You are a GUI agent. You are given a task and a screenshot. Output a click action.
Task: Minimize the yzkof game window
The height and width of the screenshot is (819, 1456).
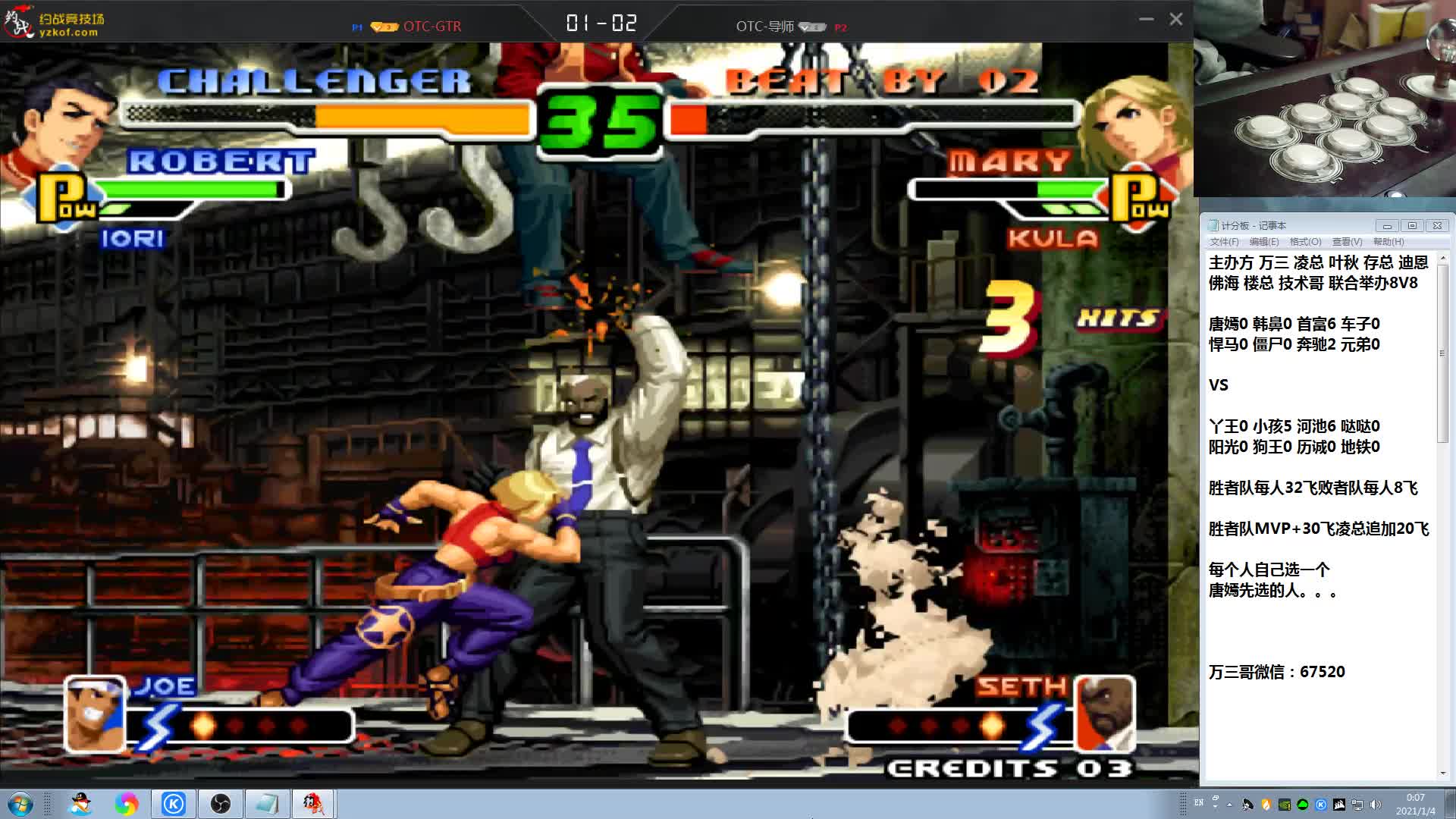coord(1146,20)
